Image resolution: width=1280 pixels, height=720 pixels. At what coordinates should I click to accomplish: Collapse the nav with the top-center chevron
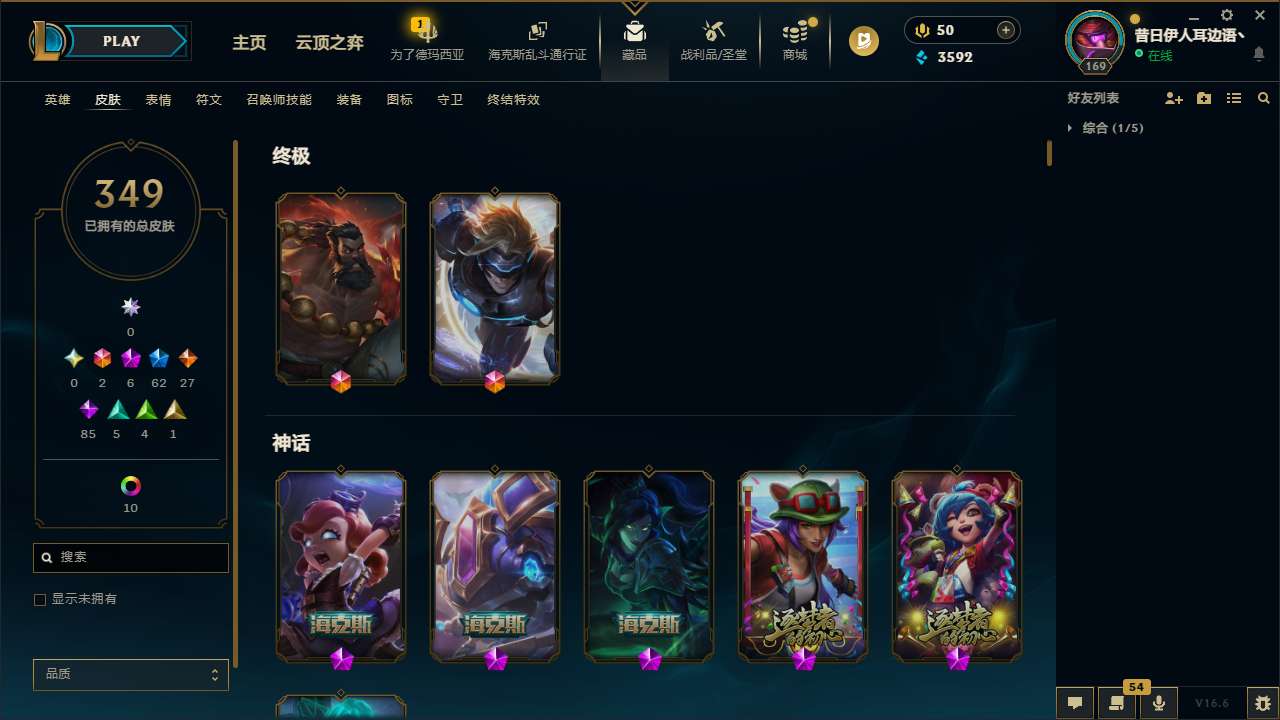[634, 10]
